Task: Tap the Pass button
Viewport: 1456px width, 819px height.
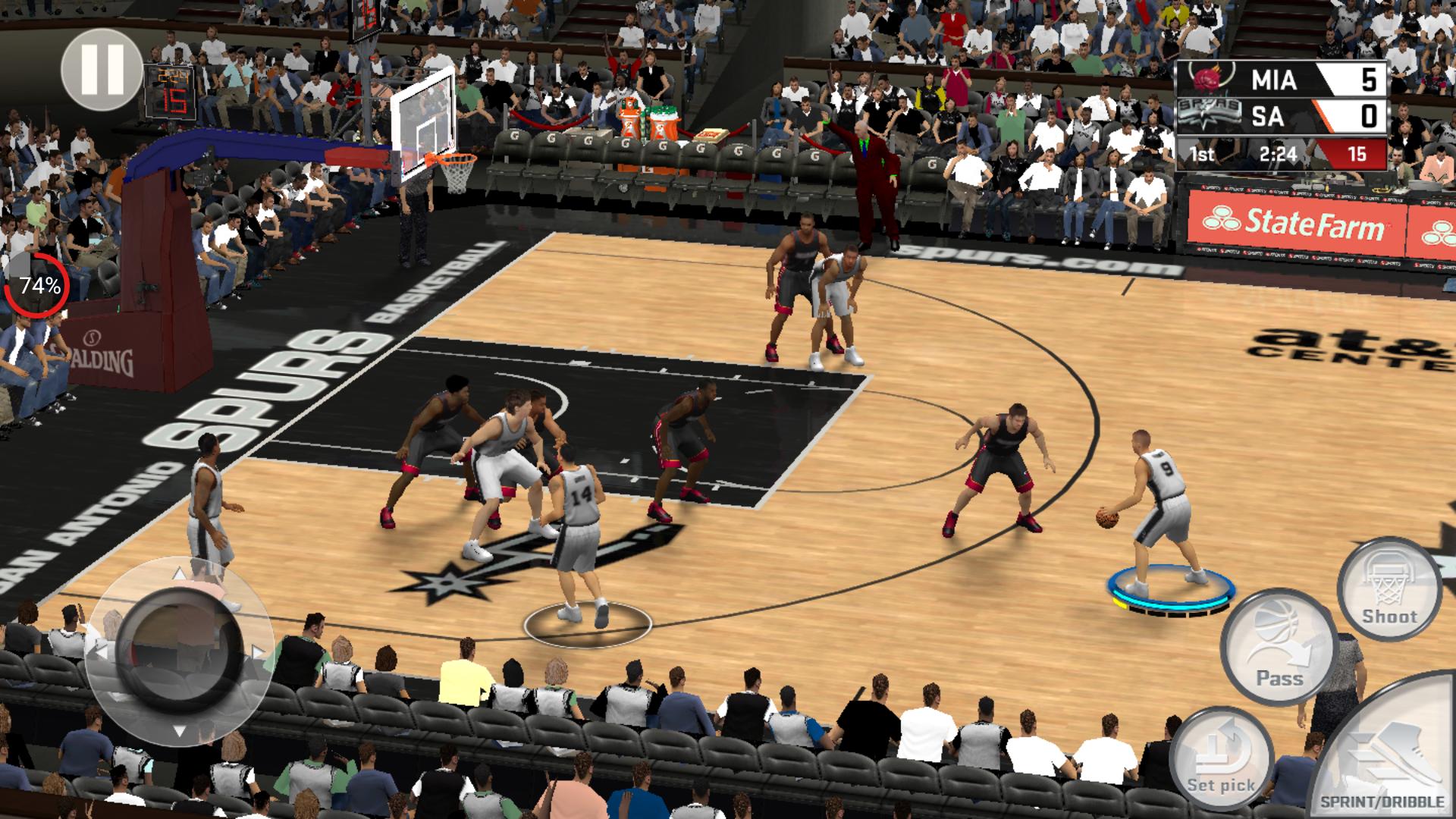Action: coord(1279,646)
